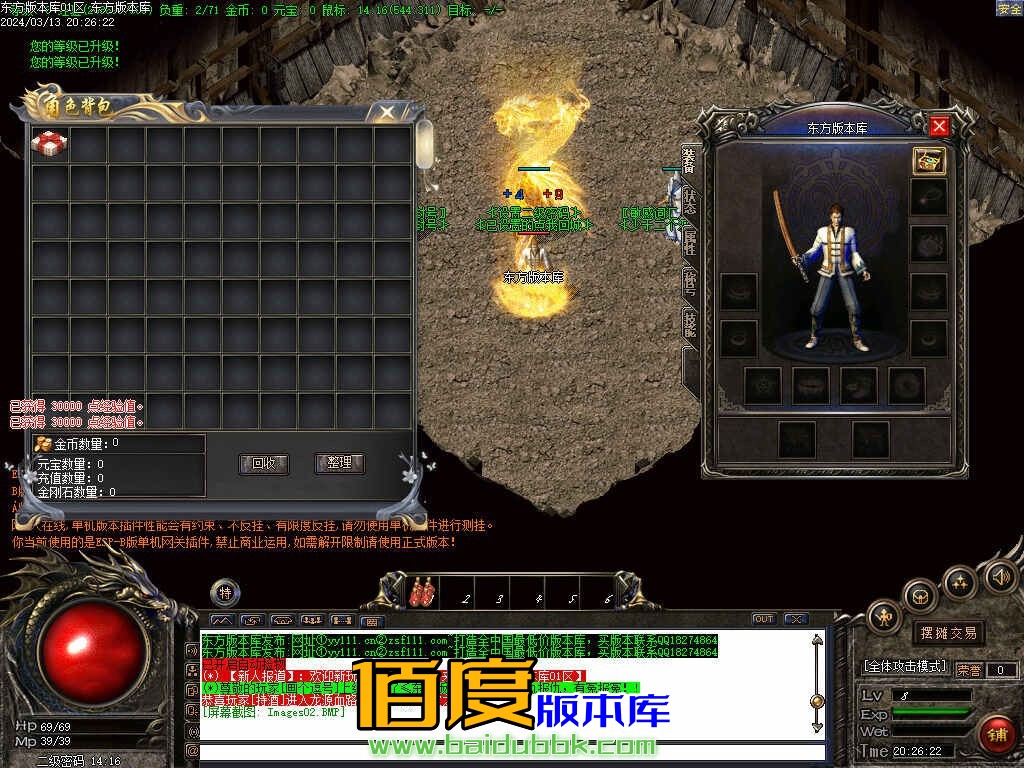This screenshot has height=768, width=1024.
Task: Close the character backpack window
Action: (387, 112)
